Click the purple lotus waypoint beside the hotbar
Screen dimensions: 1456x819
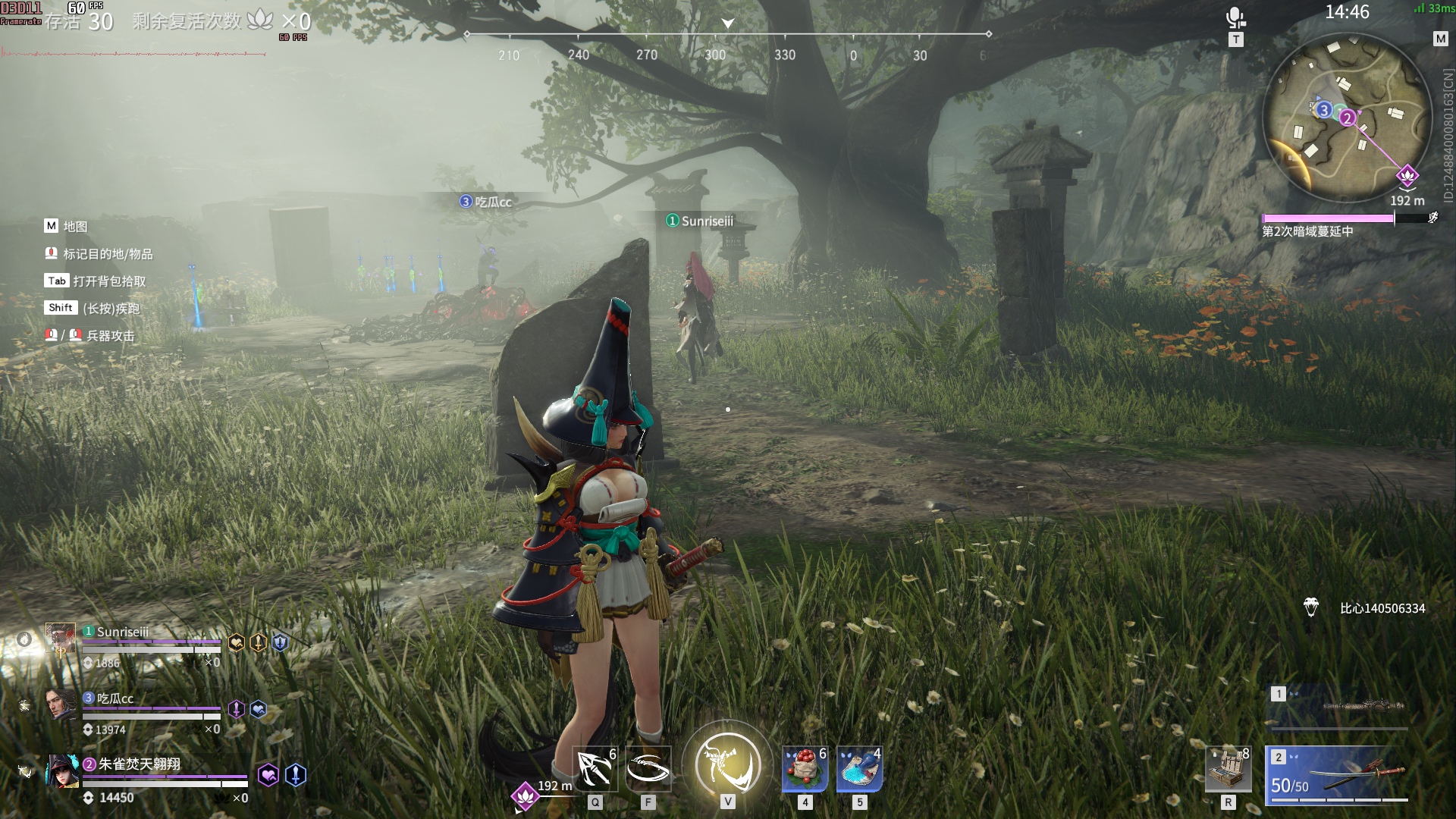pyautogui.click(x=524, y=795)
